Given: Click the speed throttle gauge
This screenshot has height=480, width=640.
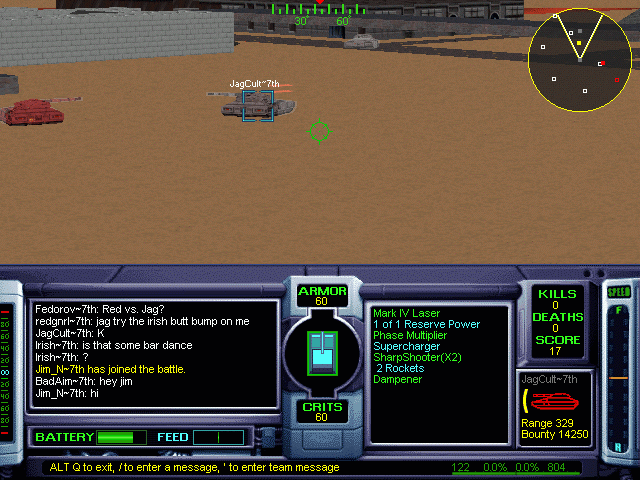Looking at the screenshot, I should point(619,372).
